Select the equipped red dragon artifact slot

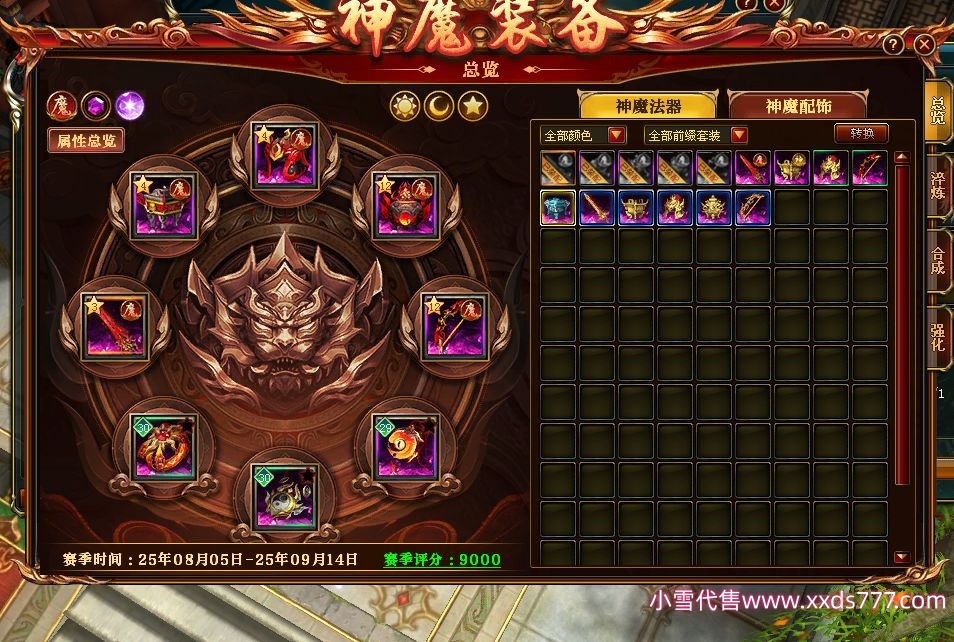click(x=285, y=155)
